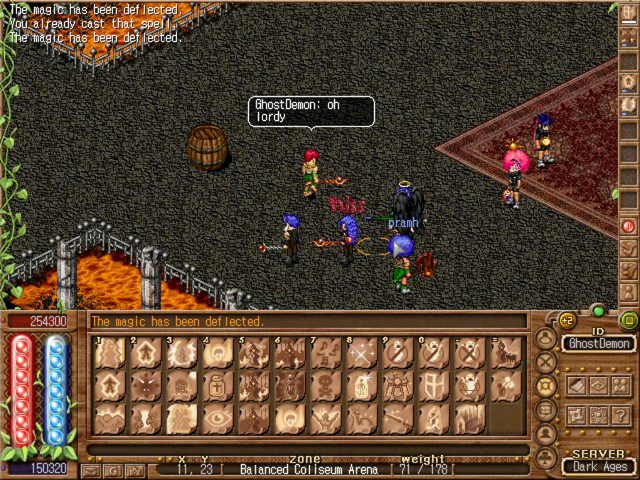The image size is (640, 480).
Task: Select the music notes spell in slot 7
Action: pyautogui.click(x=326, y=354)
